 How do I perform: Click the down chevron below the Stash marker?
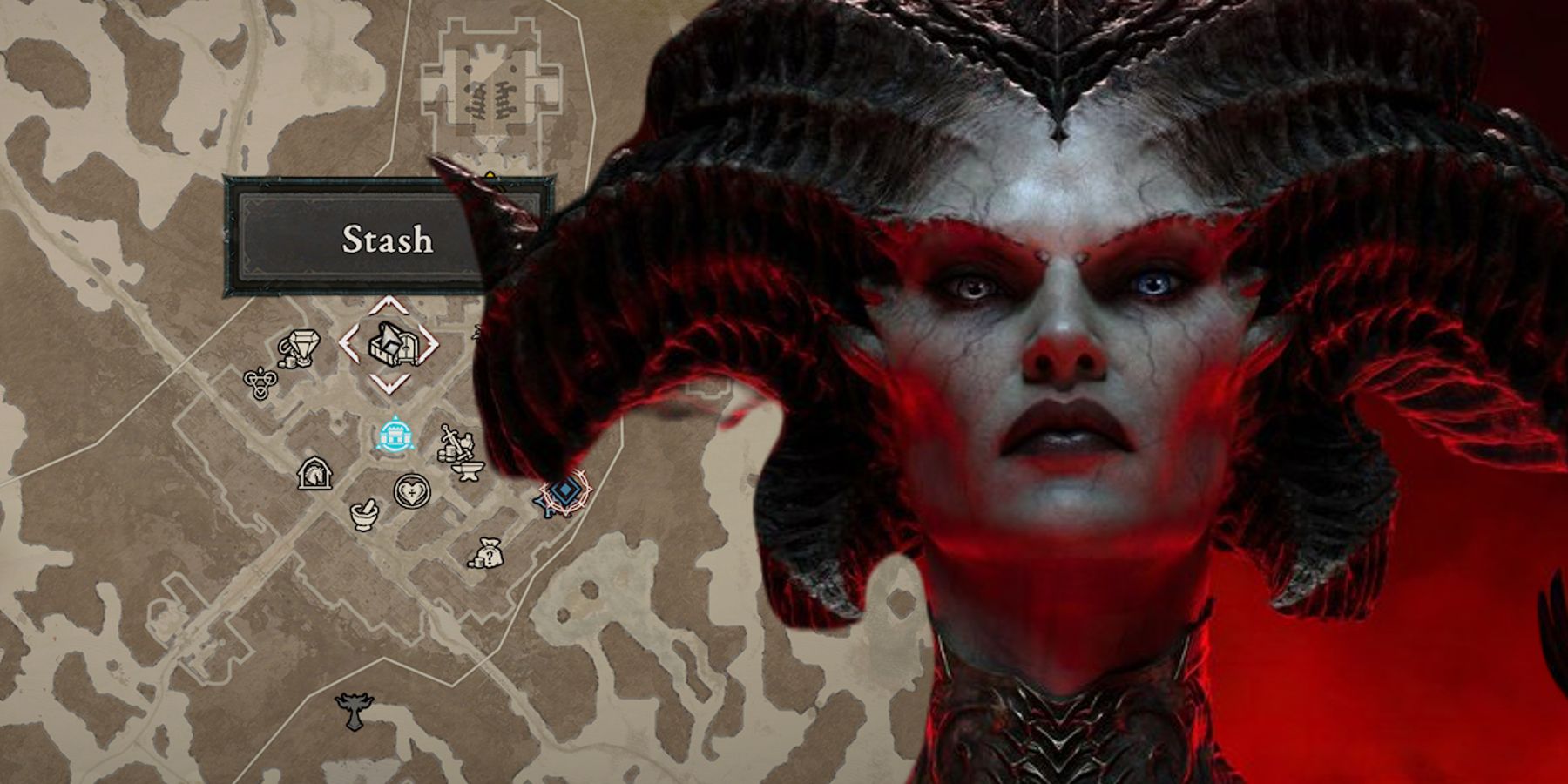click(389, 384)
